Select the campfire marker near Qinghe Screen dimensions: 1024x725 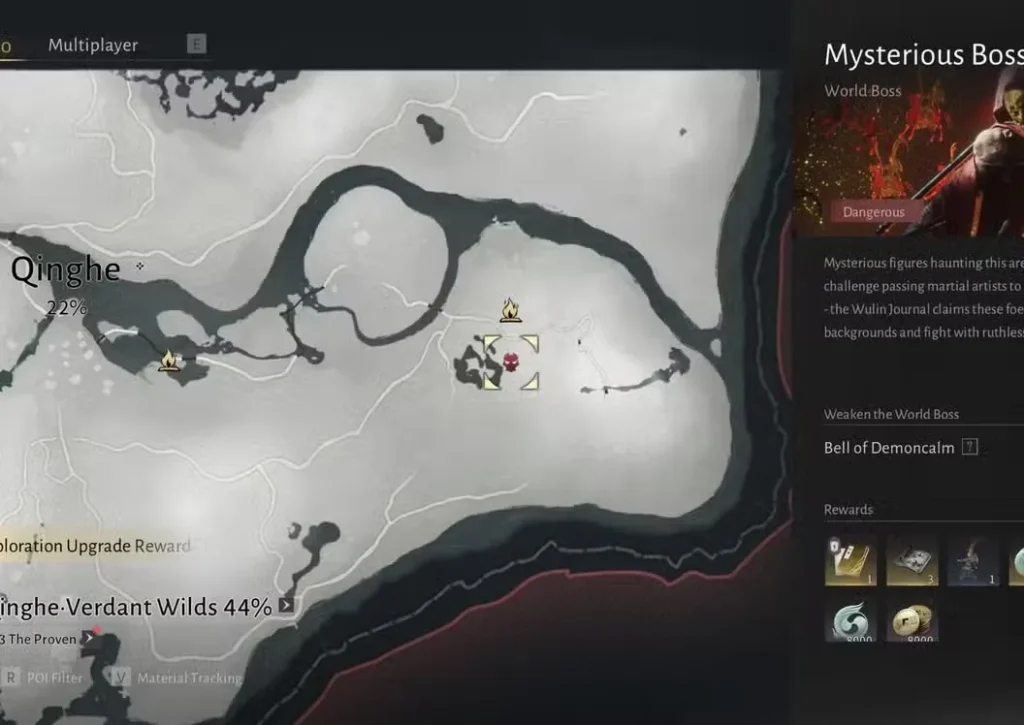tap(169, 359)
